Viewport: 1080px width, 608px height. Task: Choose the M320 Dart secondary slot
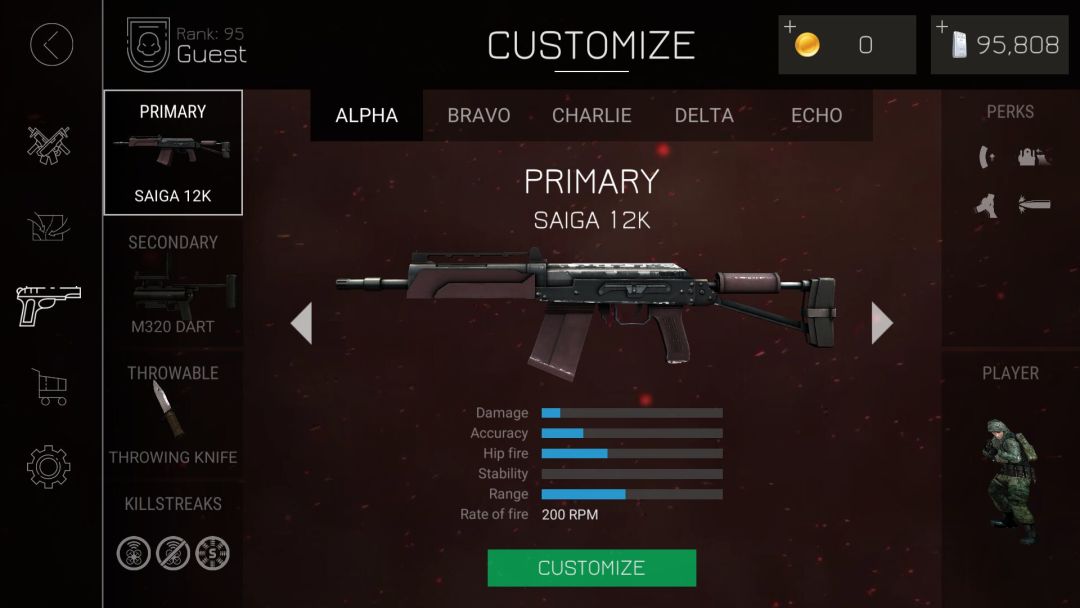(173, 285)
